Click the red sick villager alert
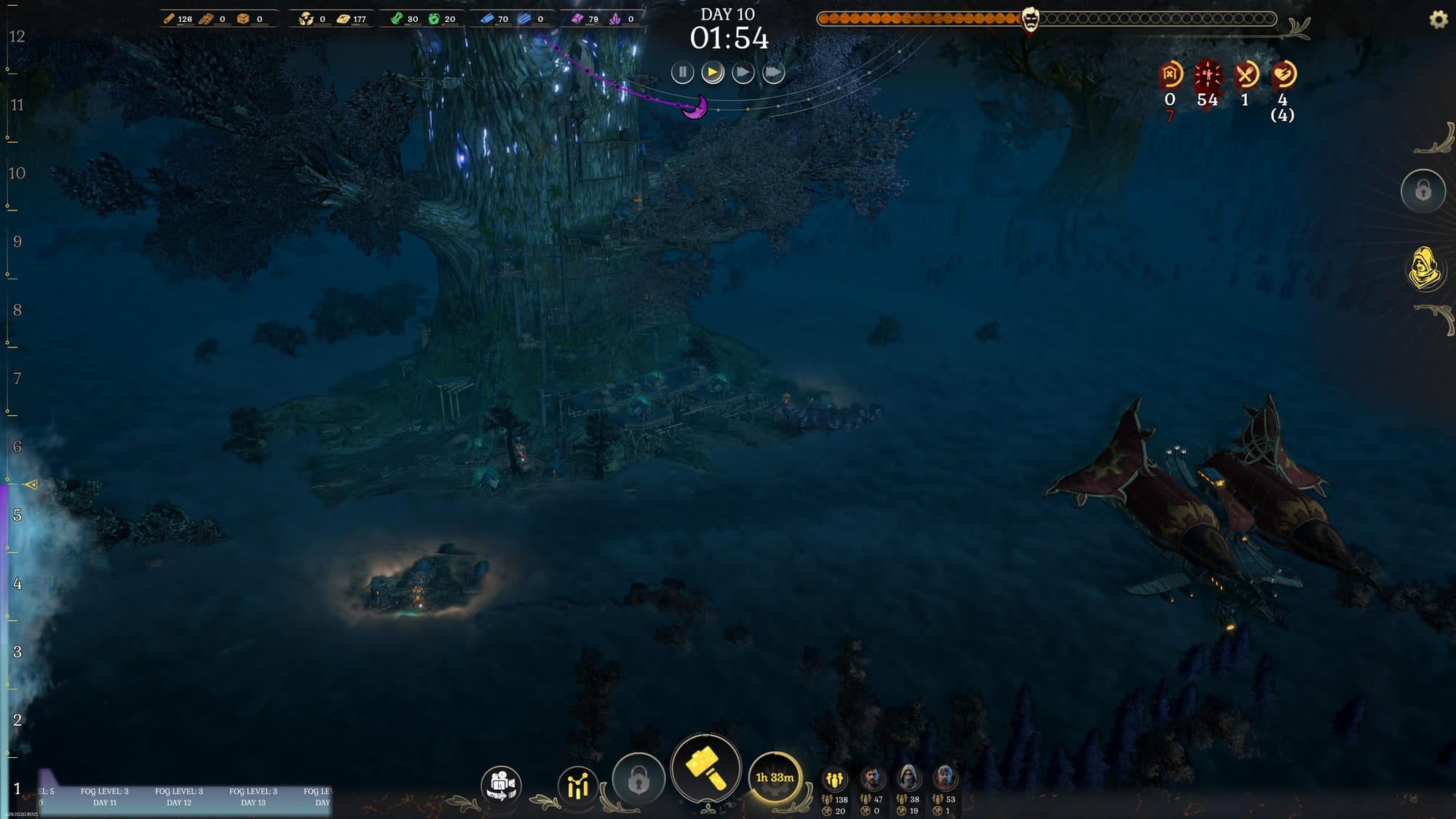1456x819 pixels. click(1207, 74)
